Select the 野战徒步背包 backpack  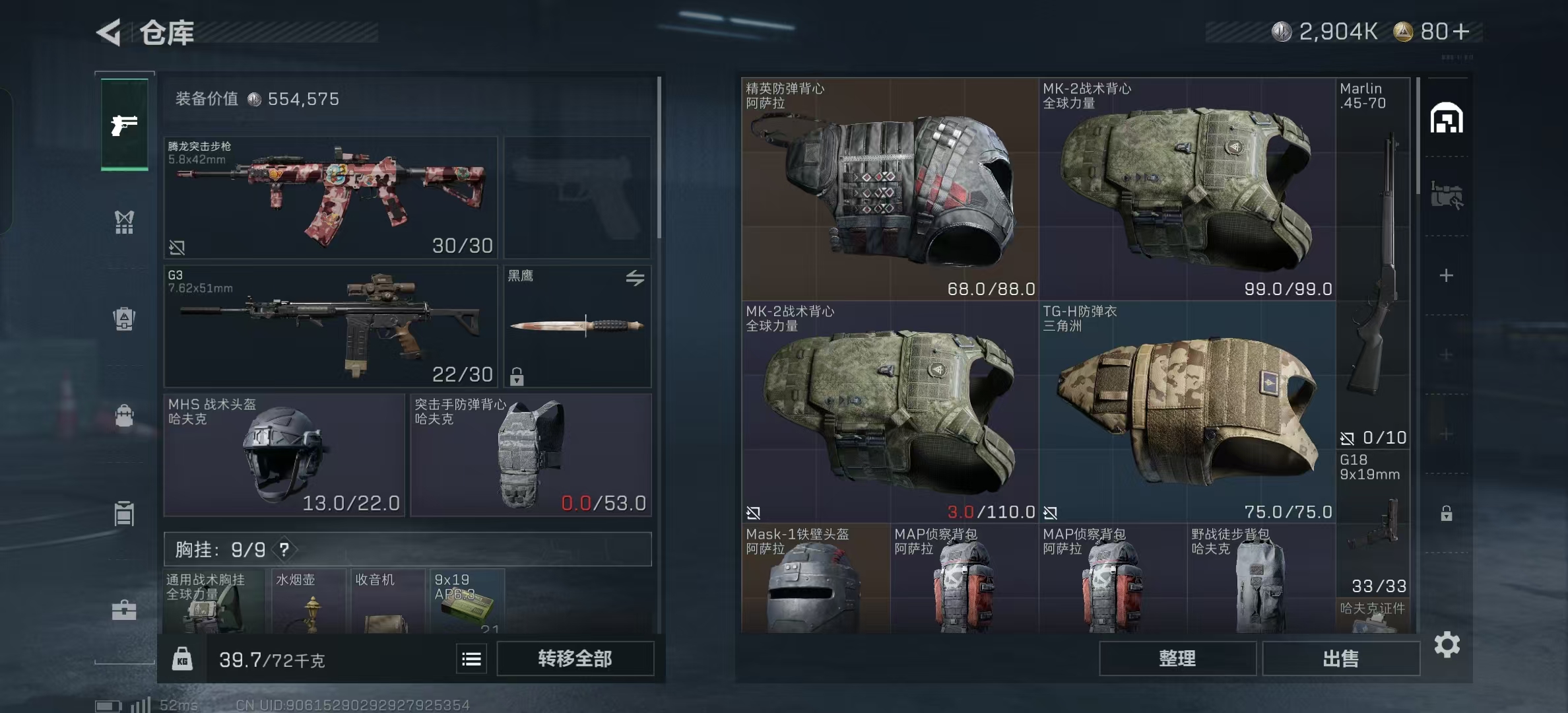pyautogui.click(x=1260, y=580)
